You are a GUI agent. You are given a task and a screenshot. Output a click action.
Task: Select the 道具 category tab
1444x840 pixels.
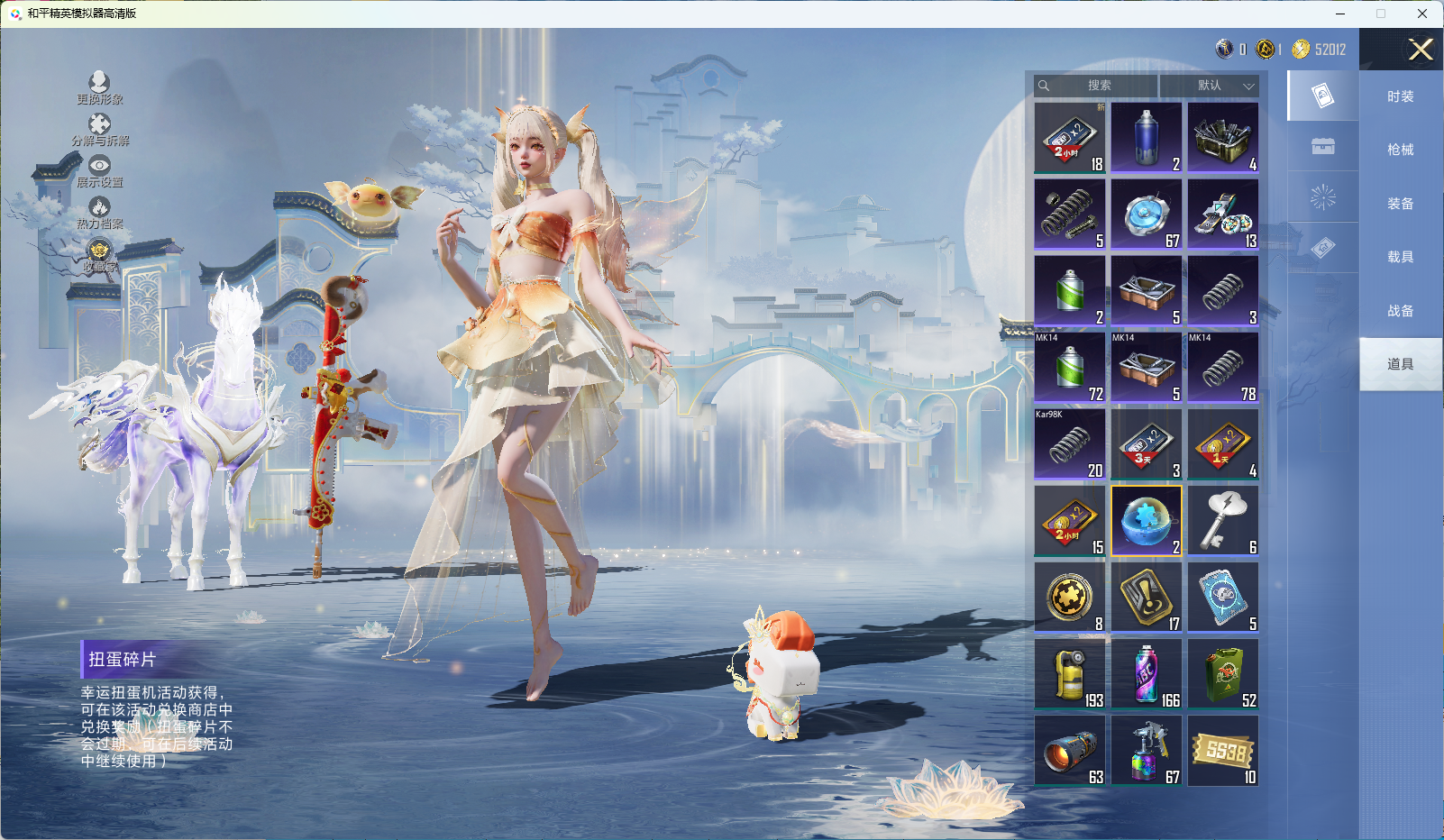tap(1400, 364)
